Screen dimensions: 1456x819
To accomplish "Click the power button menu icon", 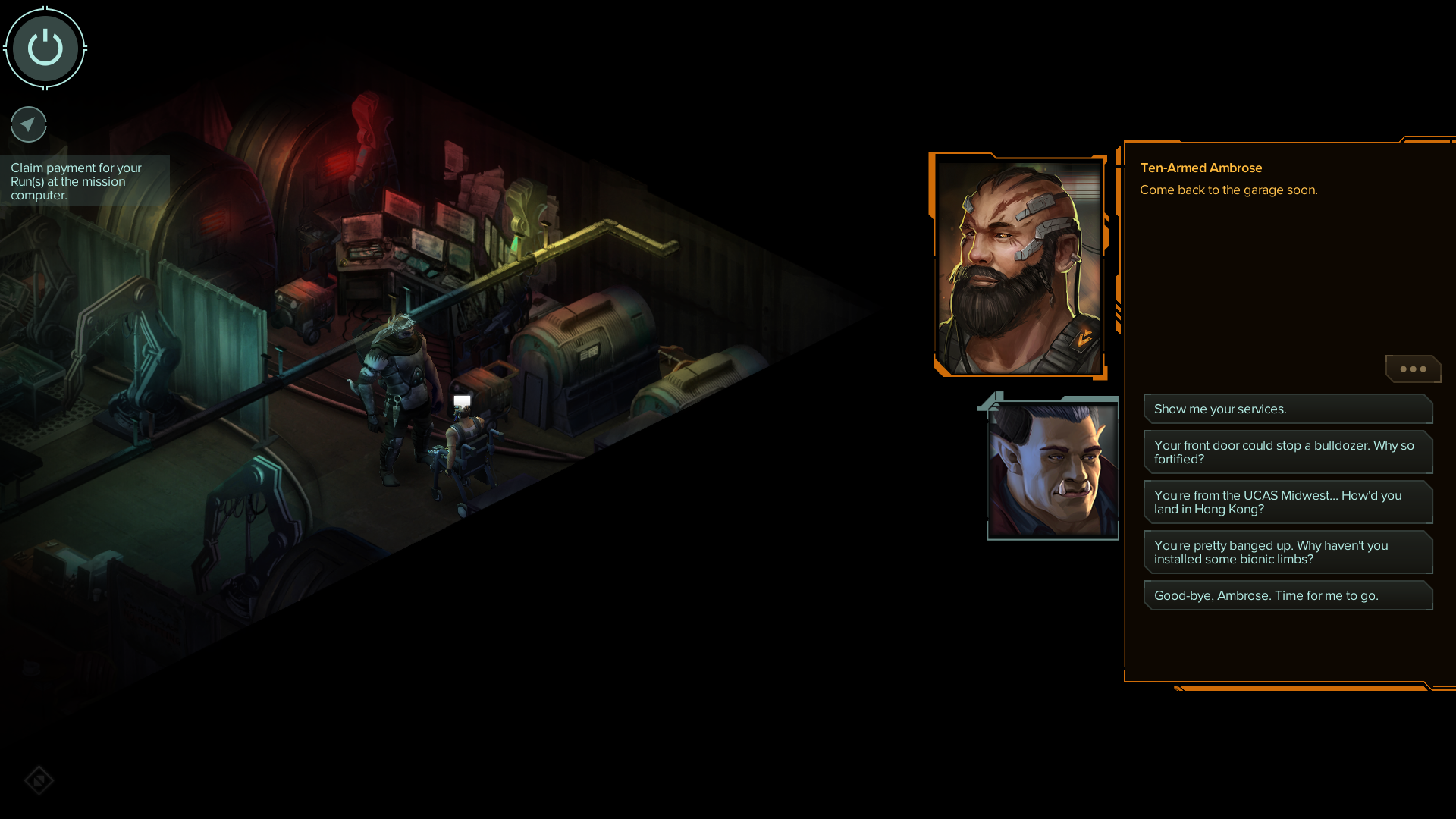I will pos(45,47).
